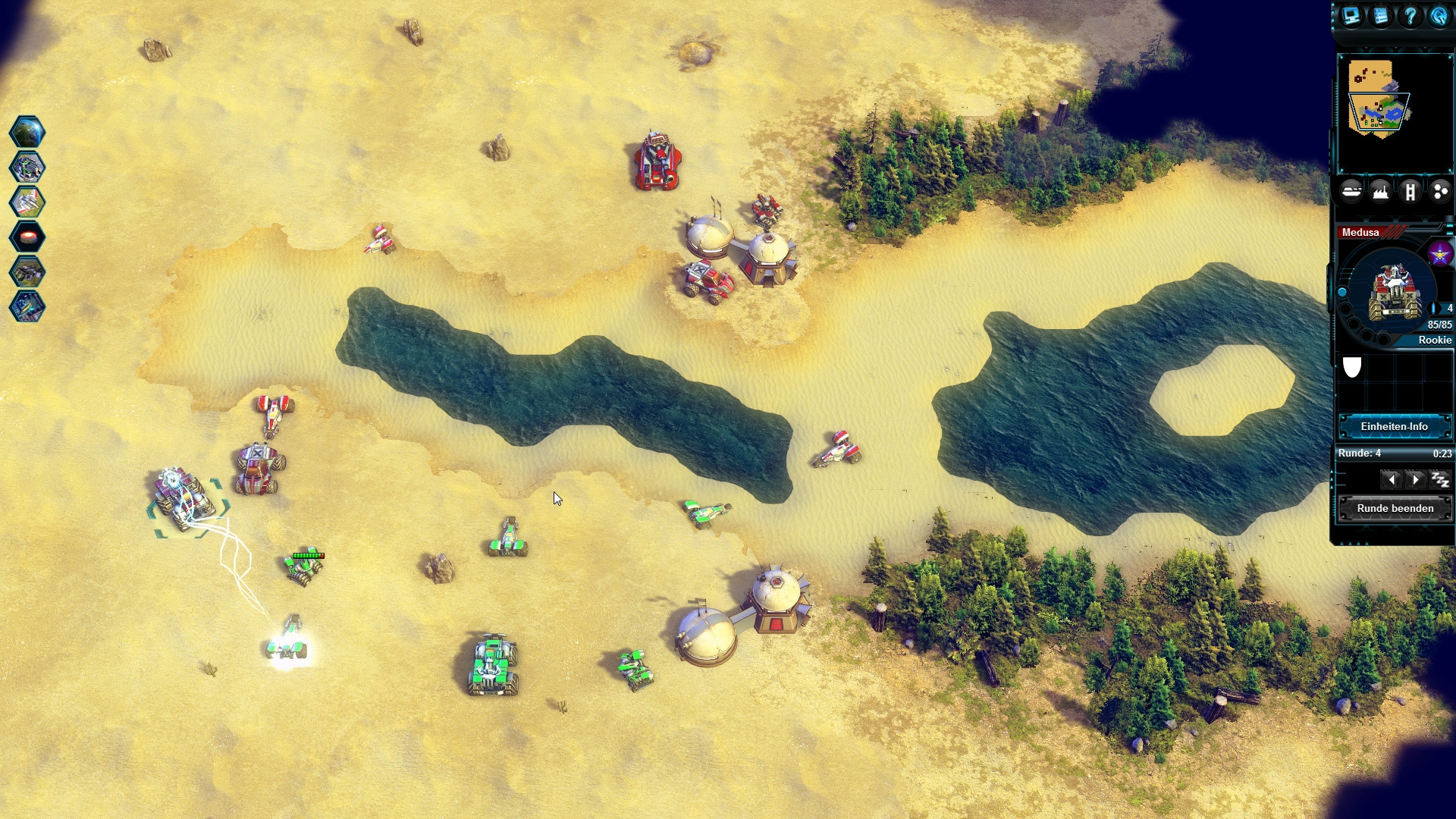1456x819 pixels.
Task: Select the ship filter icon under minimap
Action: click(x=1352, y=191)
